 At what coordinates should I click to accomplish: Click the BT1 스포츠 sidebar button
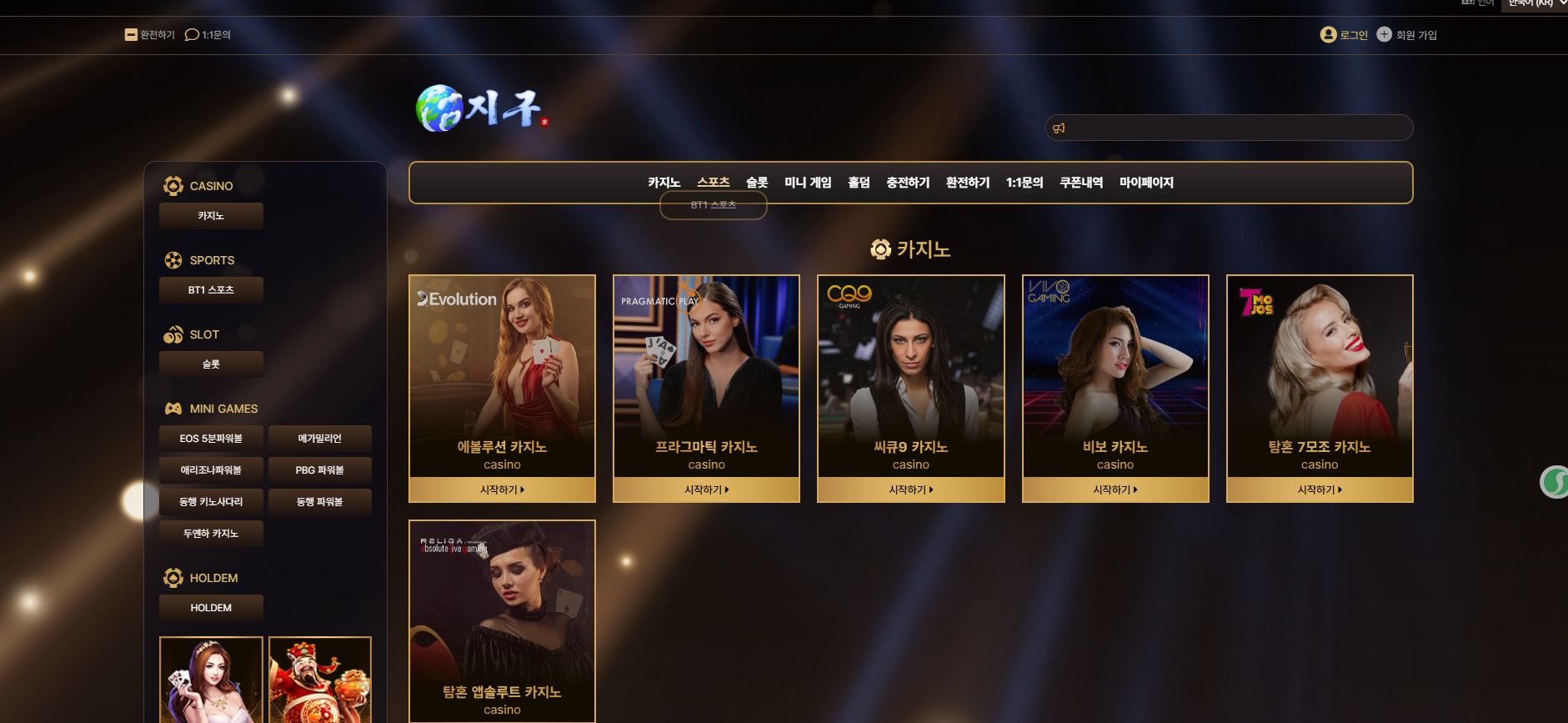tap(211, 290)
